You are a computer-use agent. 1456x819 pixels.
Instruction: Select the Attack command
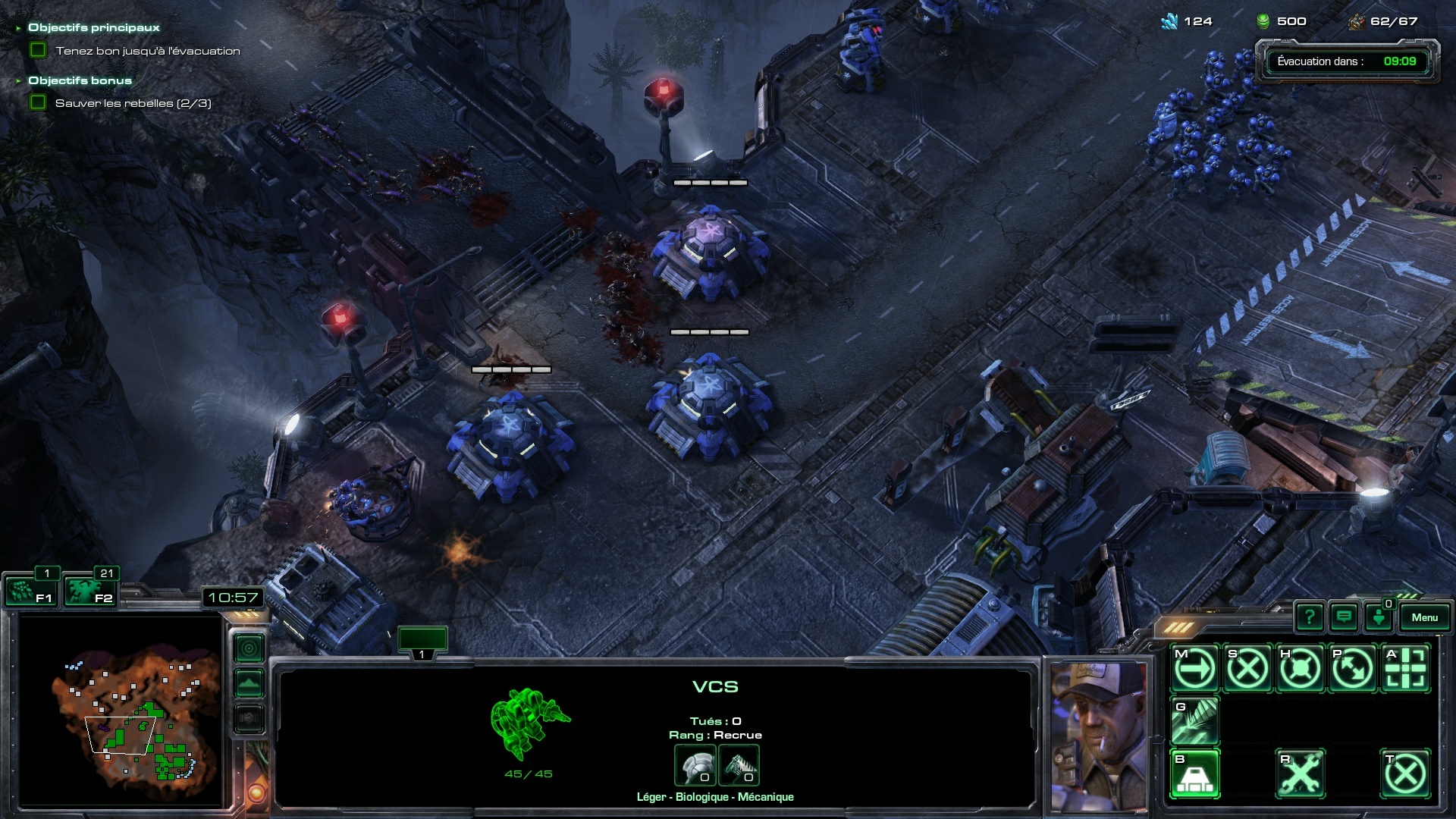(x=1405, y=669)
